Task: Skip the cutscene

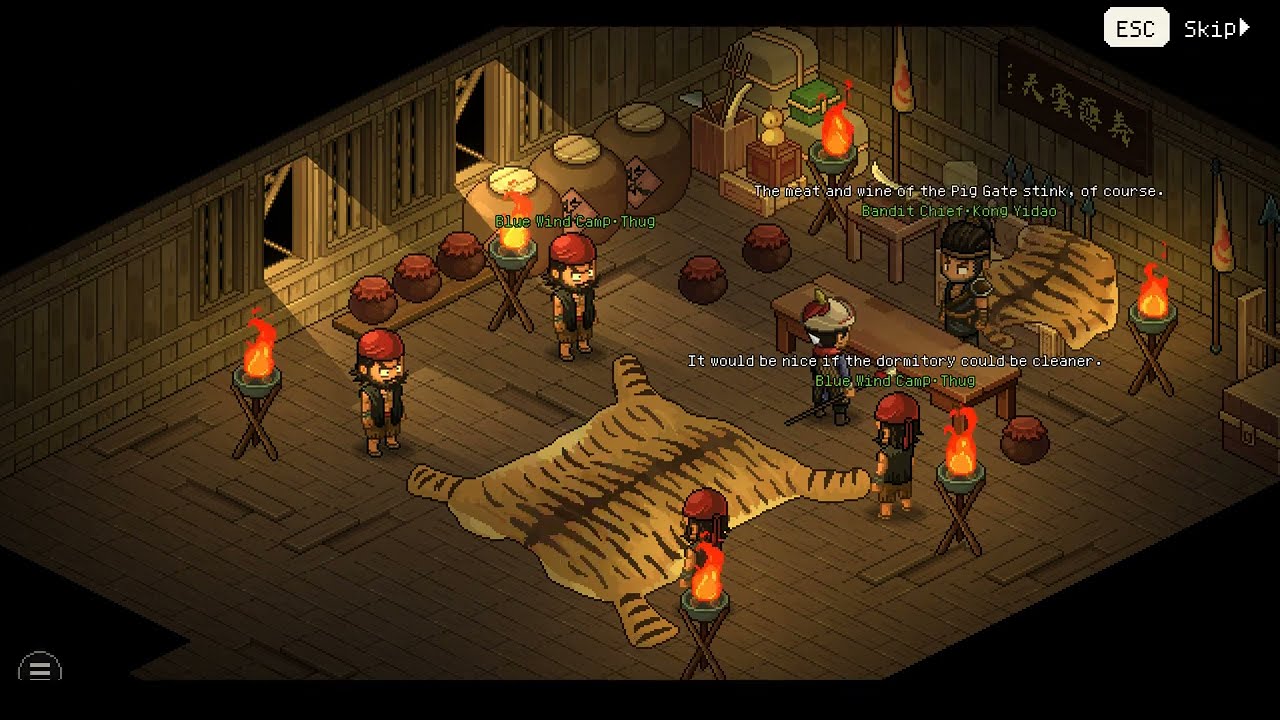Action: tap(1215, 29)
